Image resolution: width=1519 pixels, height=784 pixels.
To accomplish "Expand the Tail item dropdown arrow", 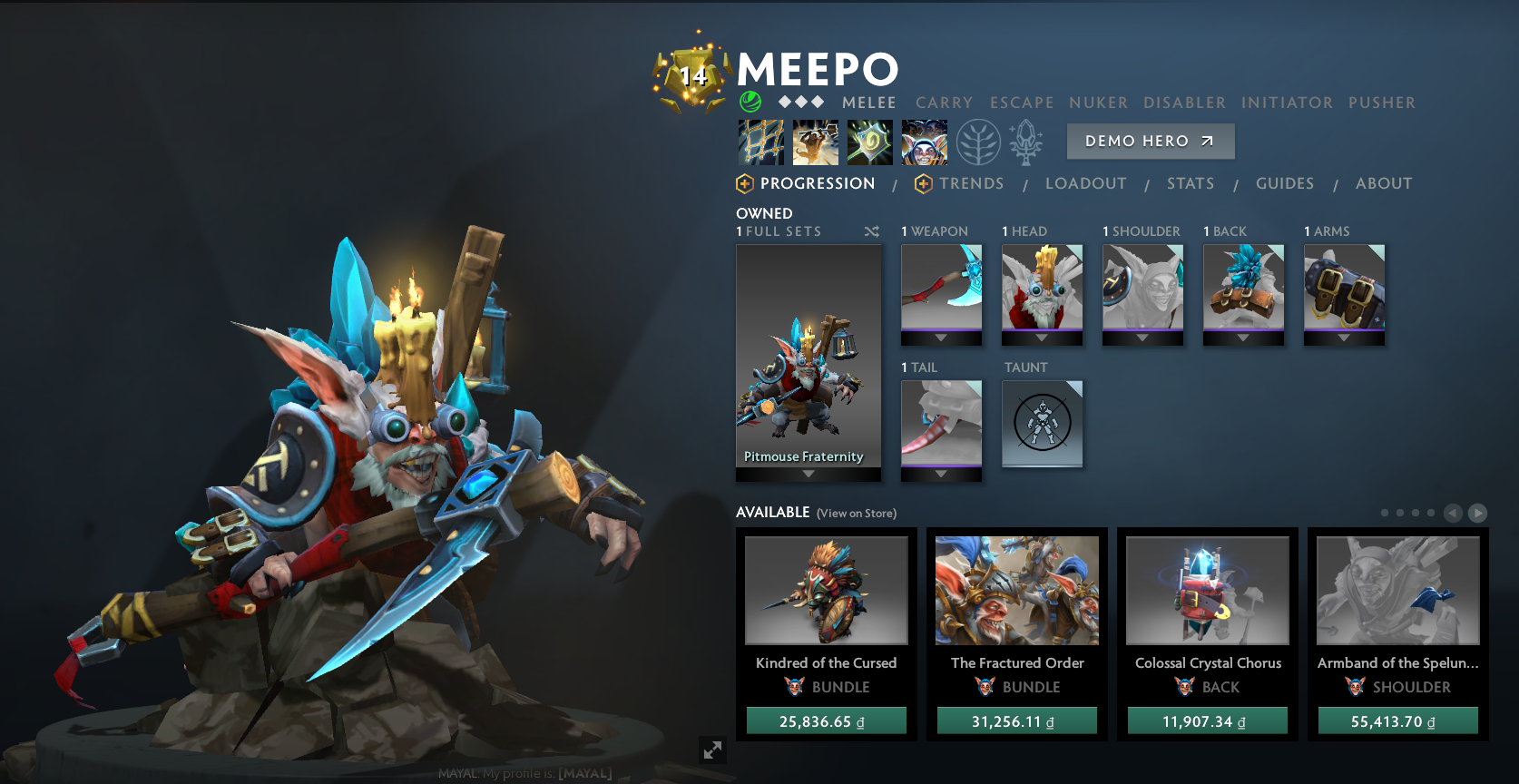I will 941,473.
